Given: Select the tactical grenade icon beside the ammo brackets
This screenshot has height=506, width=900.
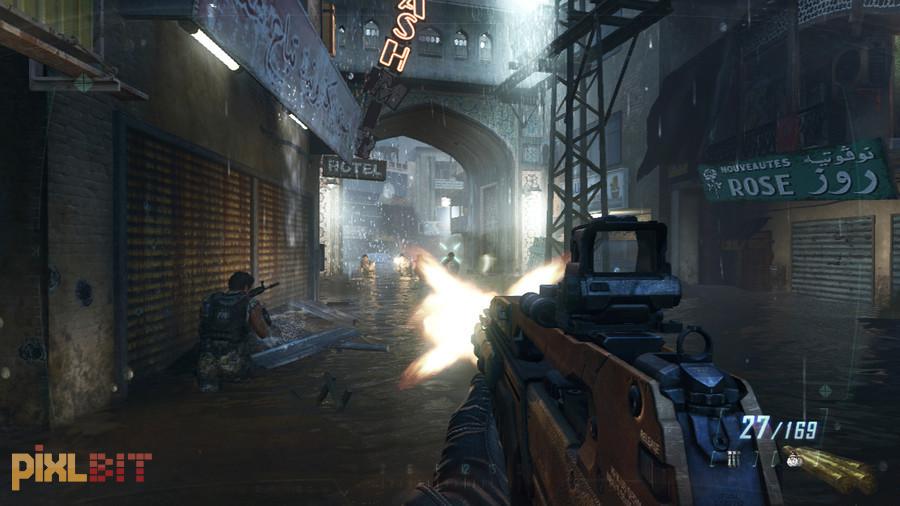Looking at the screenshot, I should tap(732, 459).
